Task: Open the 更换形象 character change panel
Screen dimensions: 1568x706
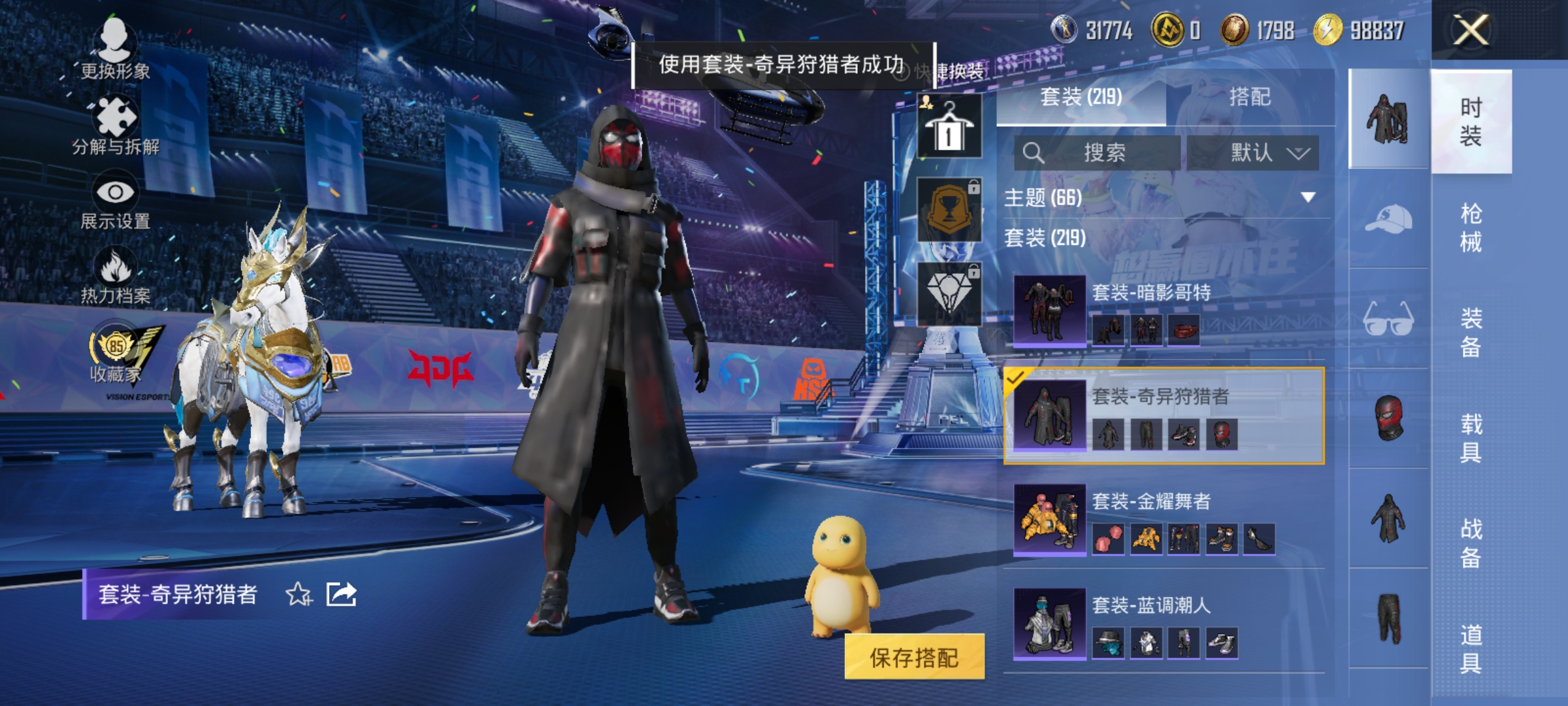Action: (116, 49)
